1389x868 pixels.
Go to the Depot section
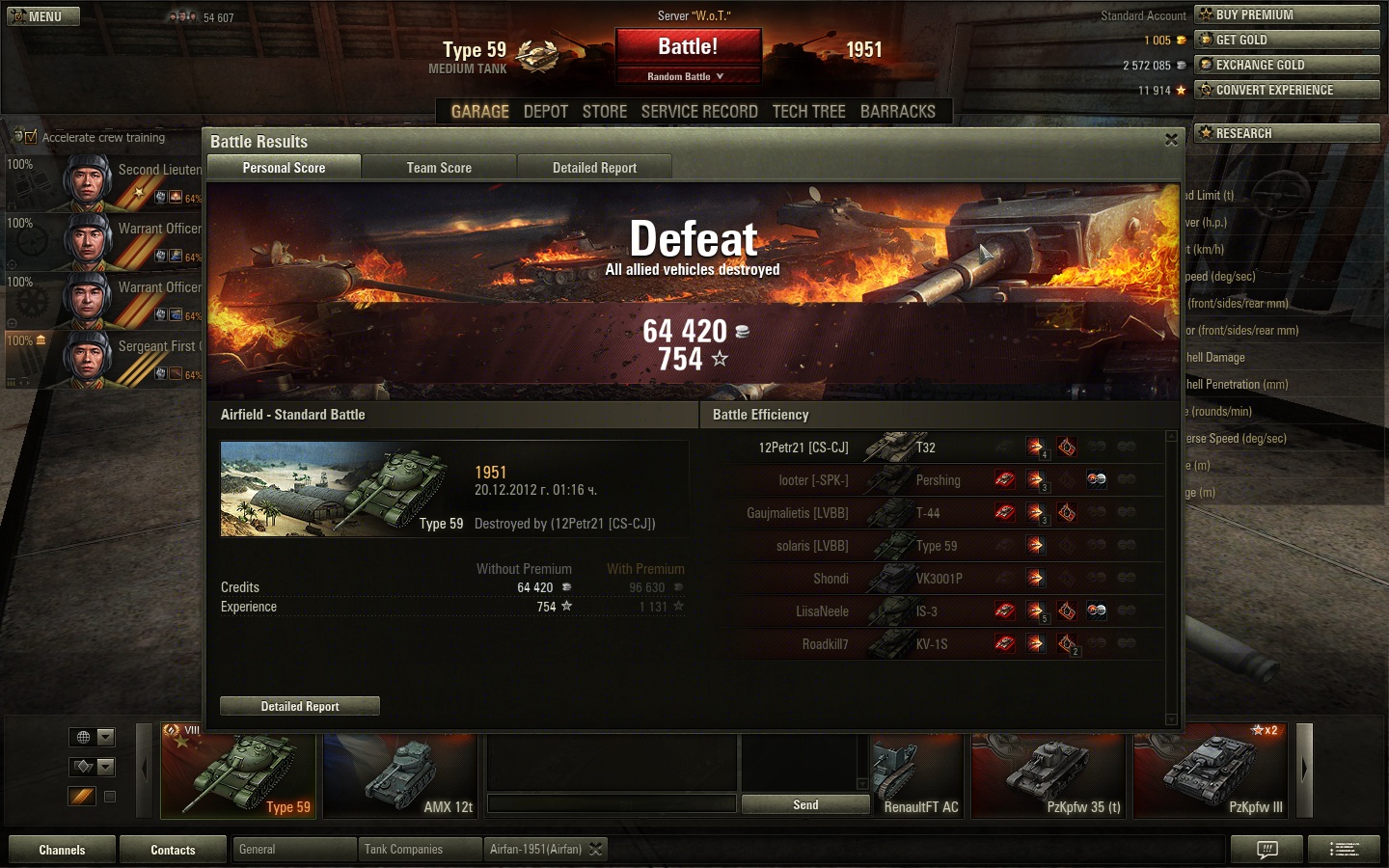[546, 112]
